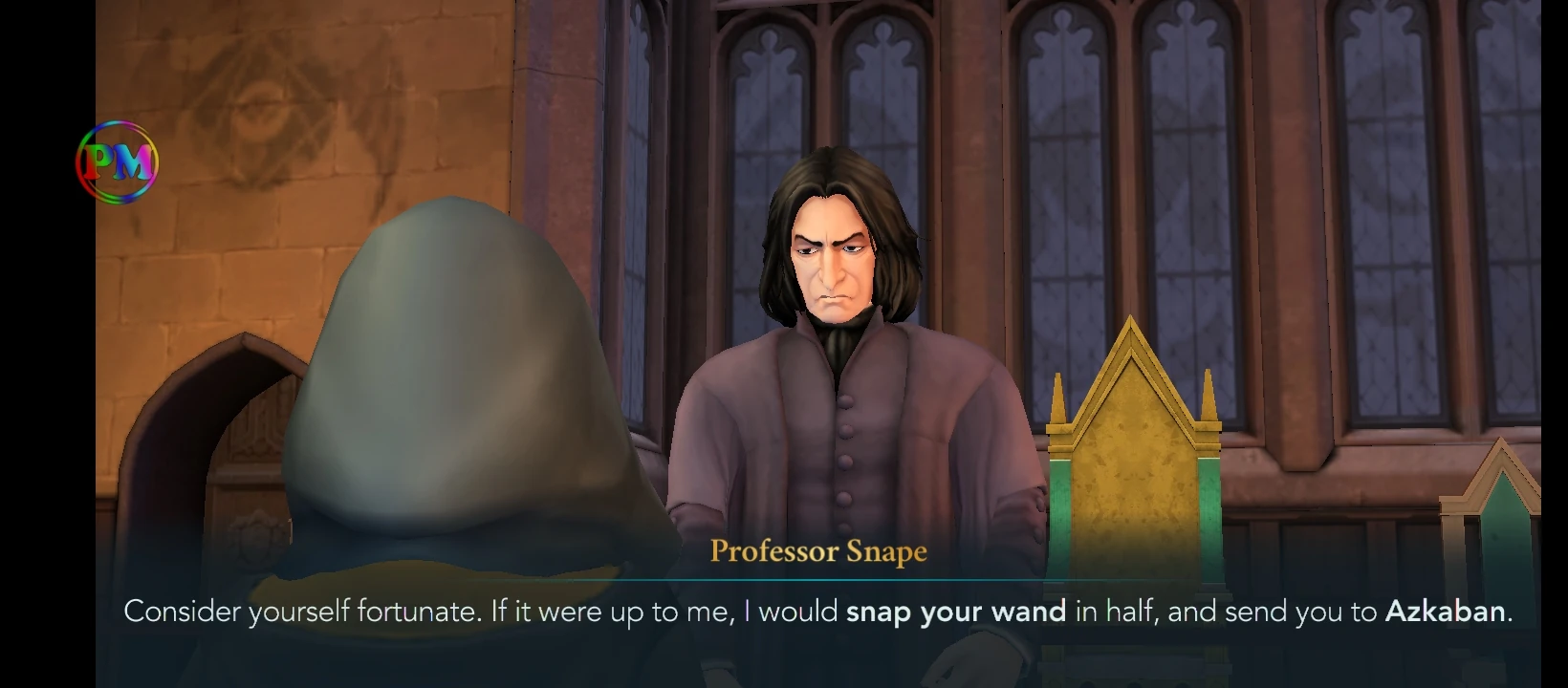Click the dialogue sentence starting with Consider yourself

click(x=287, y=612)
